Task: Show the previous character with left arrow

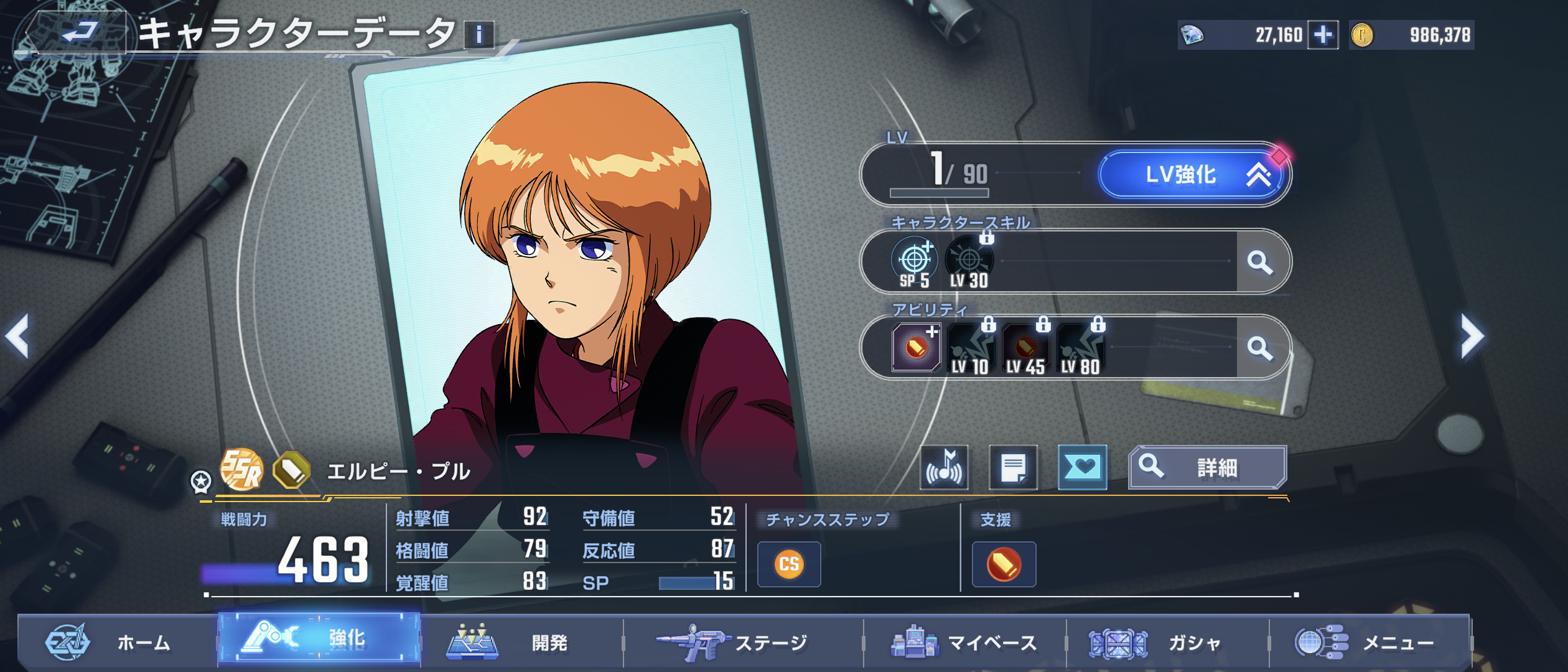Action: [x=17, y=337]
